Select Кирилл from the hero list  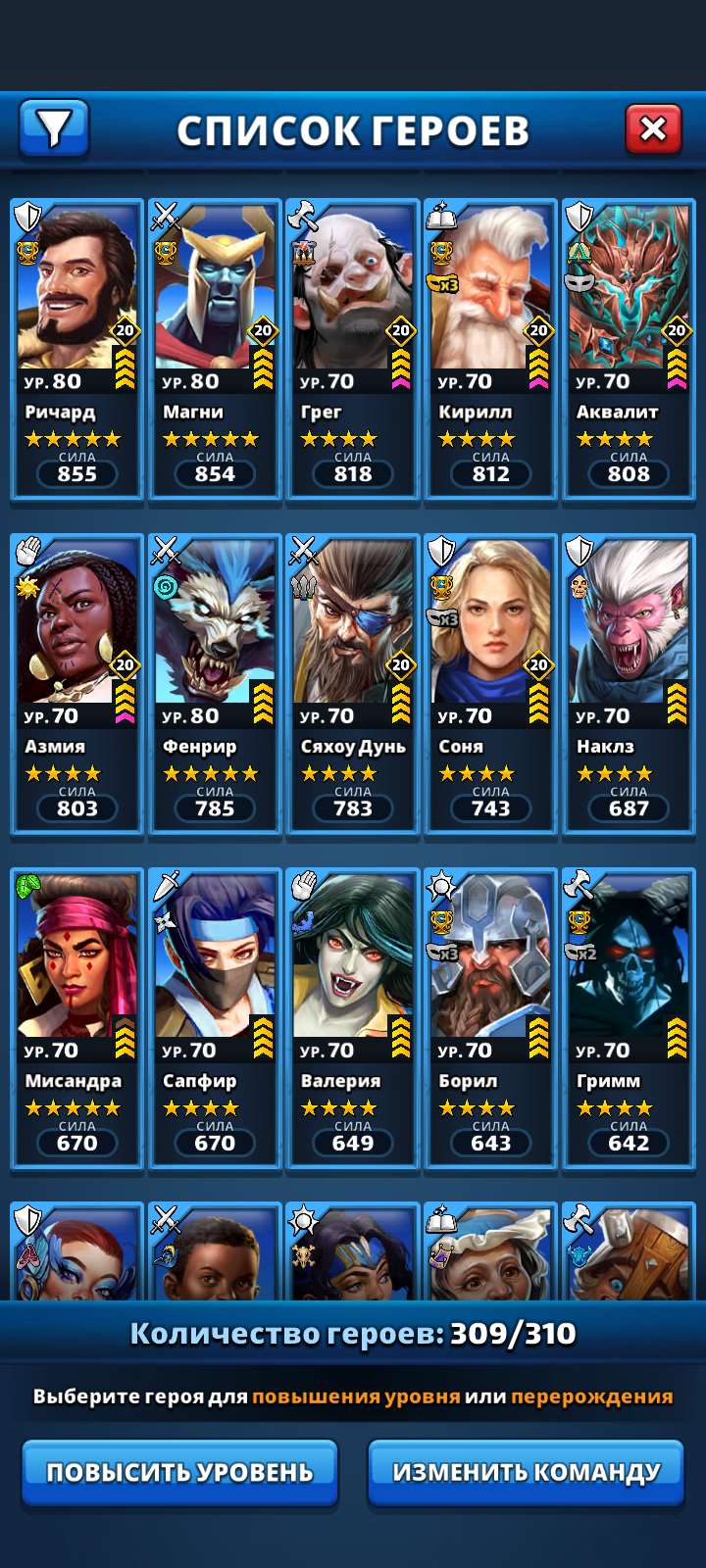coord(490,349)
